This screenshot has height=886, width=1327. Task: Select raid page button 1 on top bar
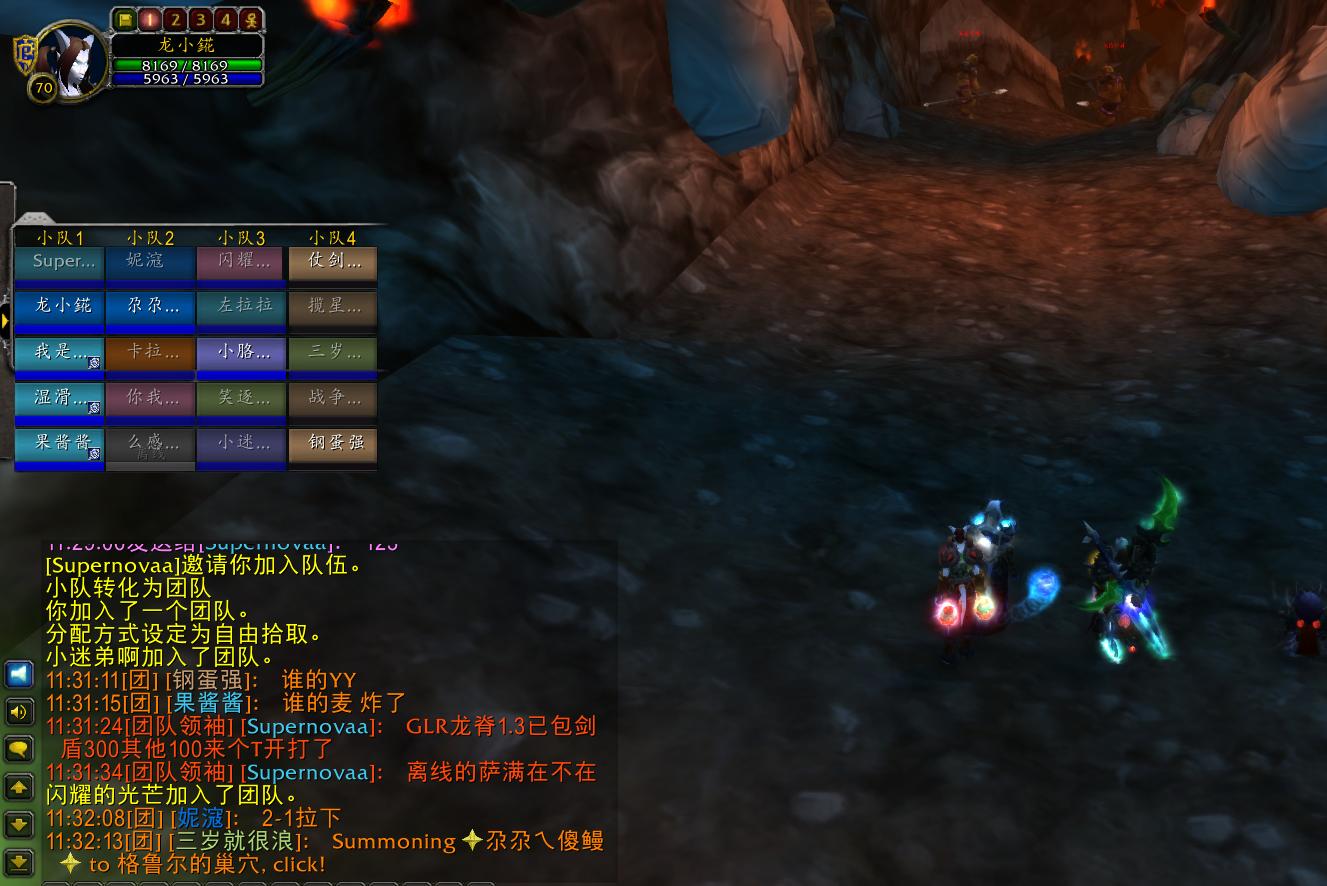(151, 19)
